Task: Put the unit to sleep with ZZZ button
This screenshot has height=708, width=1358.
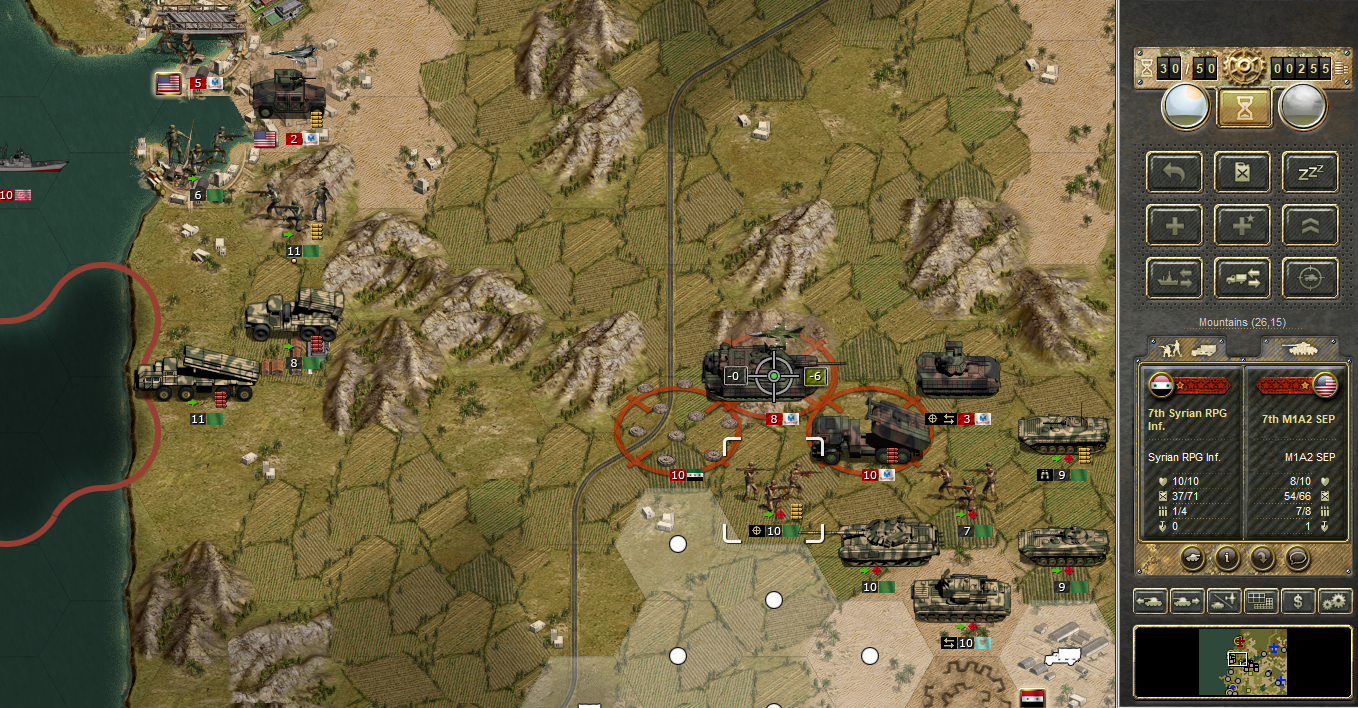Action: pyautogui.click(x=1310, y=172)
